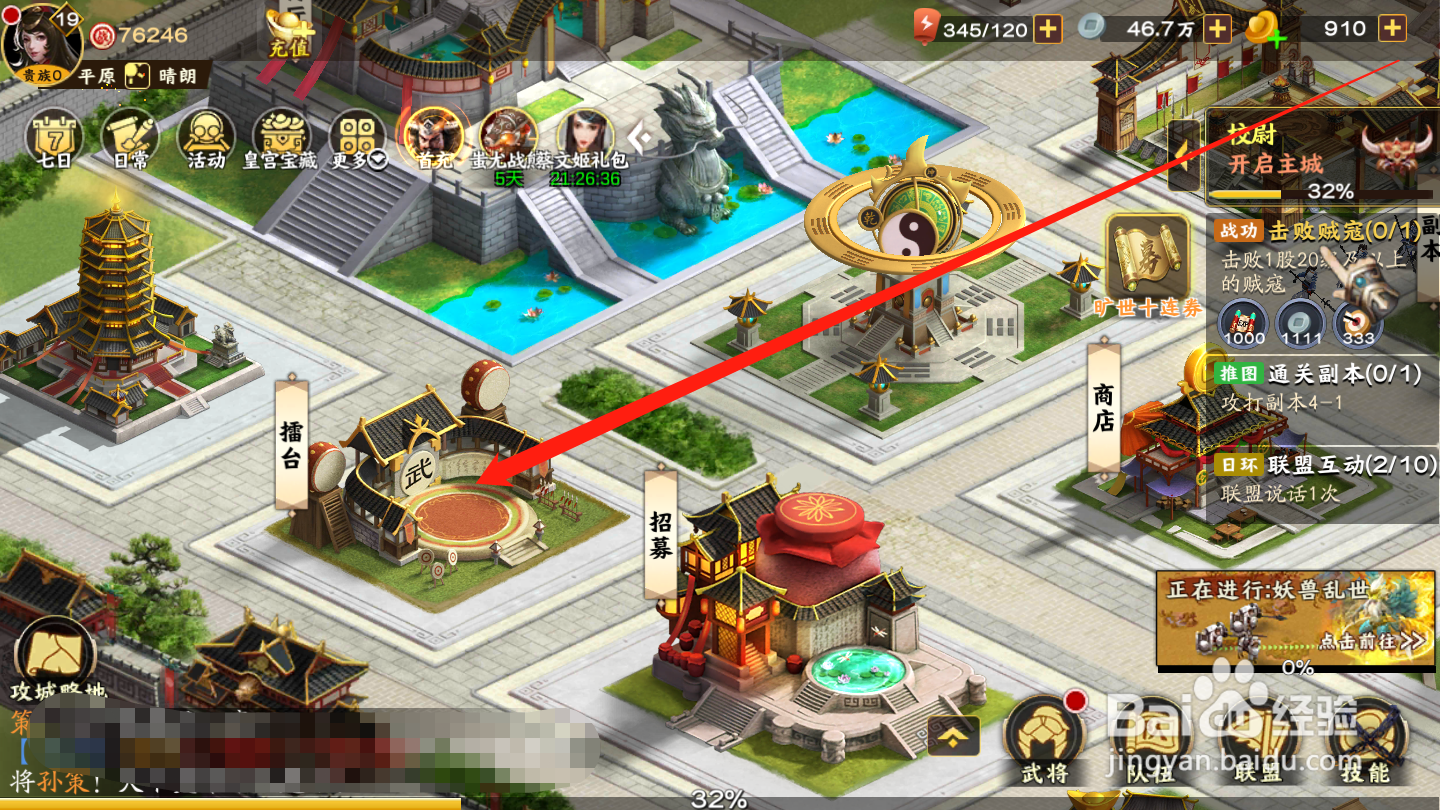Open the 七日 seven-day calendar
Screen dimensions: 1440x810
point(54,140)
